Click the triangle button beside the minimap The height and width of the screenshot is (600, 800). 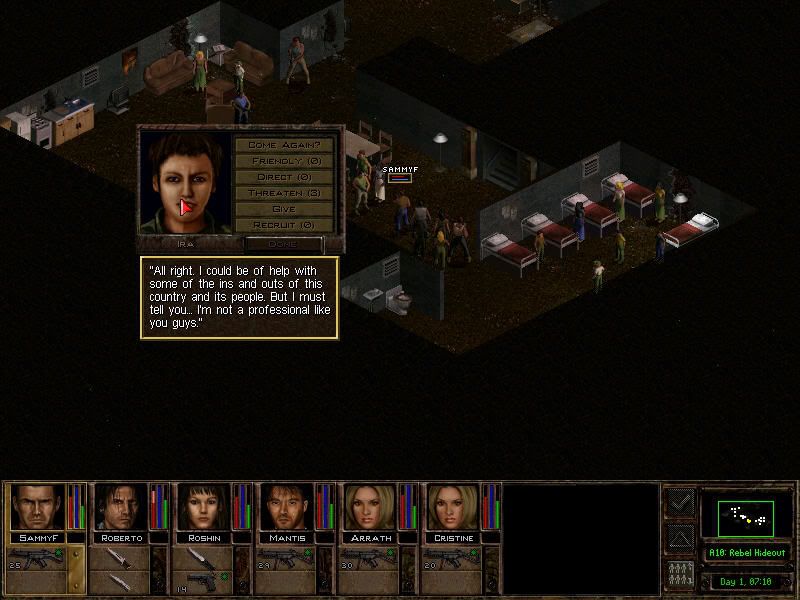[x=678, y=540]
